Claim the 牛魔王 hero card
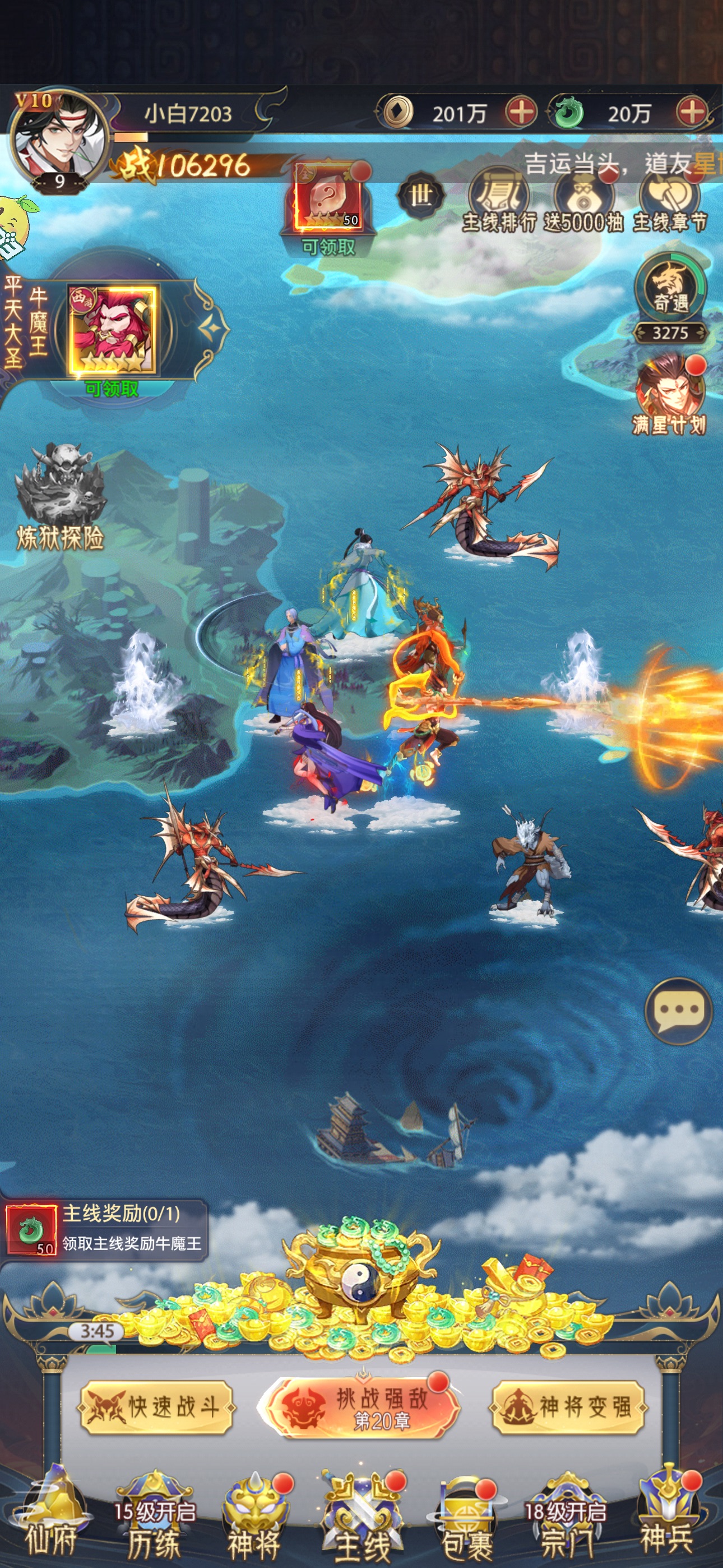The height and width of the screenshot is (1568, 723). pyautogui.click(x=113, y=332)
